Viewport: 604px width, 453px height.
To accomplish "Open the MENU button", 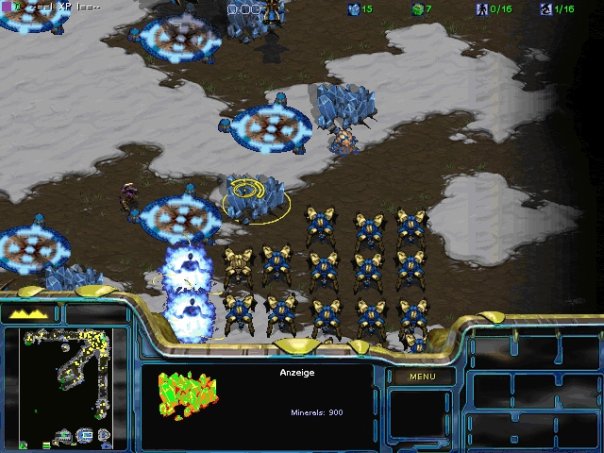I will click(x=422, y=377).
